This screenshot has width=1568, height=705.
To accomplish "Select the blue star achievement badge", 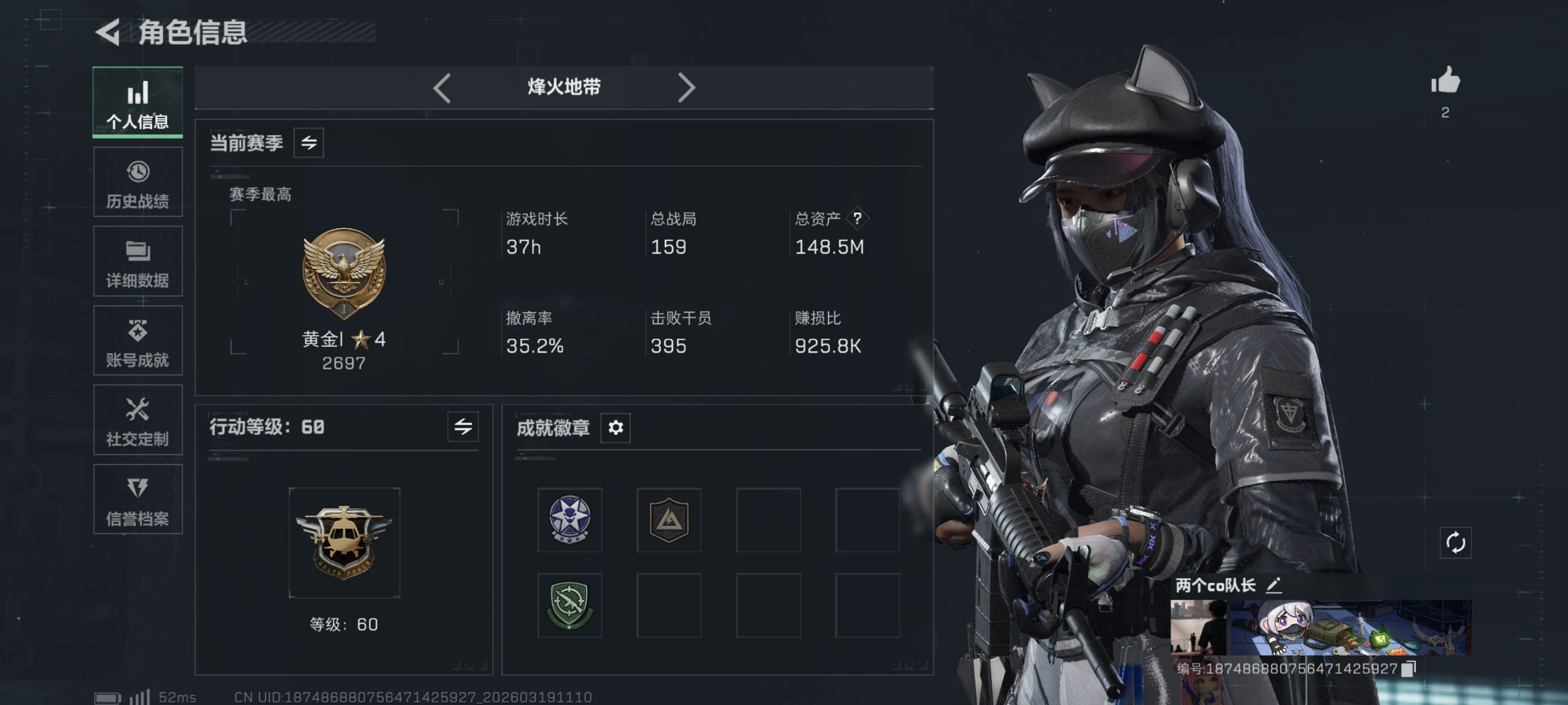I will click(x=568, y=521).
